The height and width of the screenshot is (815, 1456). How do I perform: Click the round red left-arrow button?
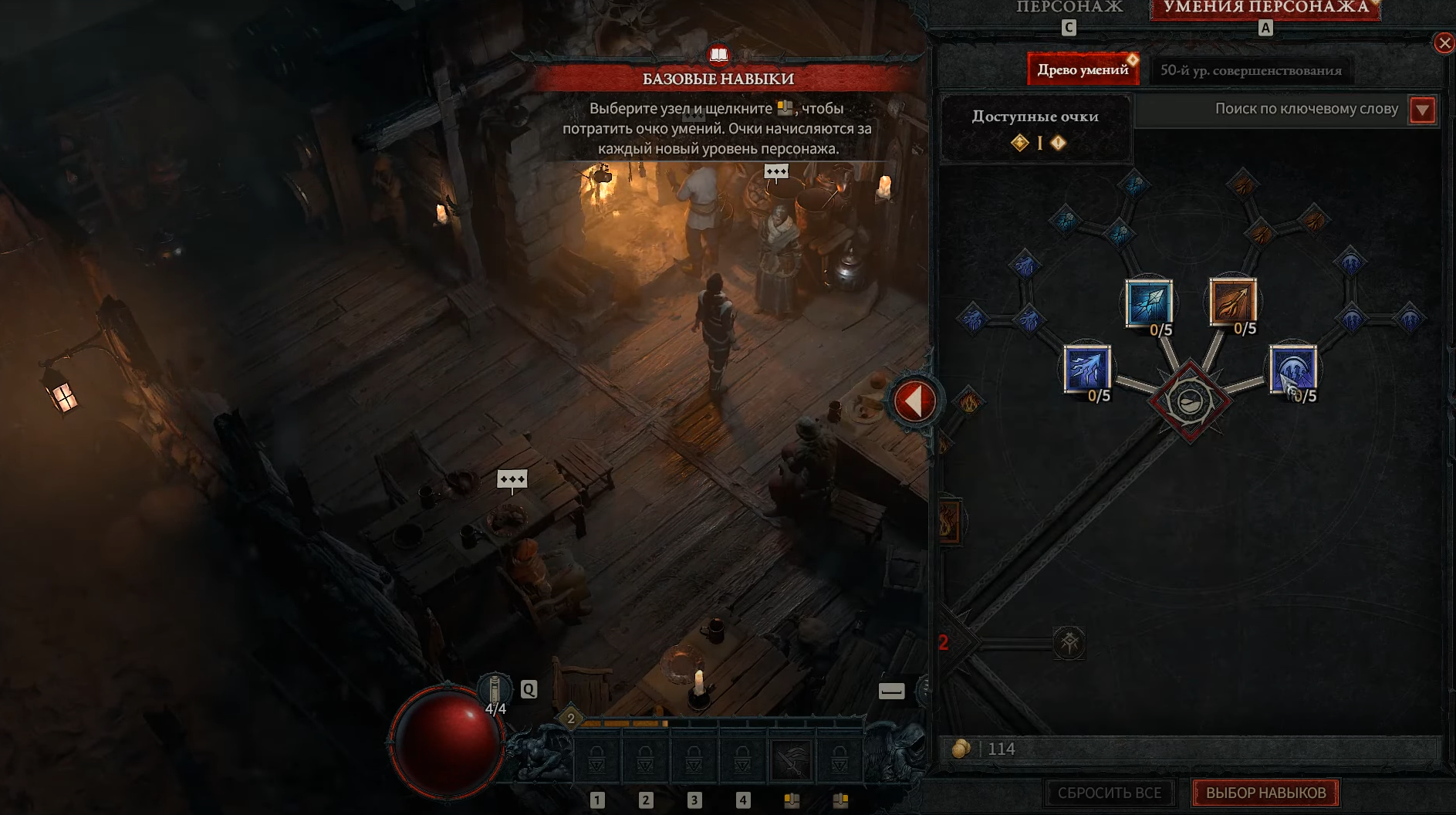915,401
